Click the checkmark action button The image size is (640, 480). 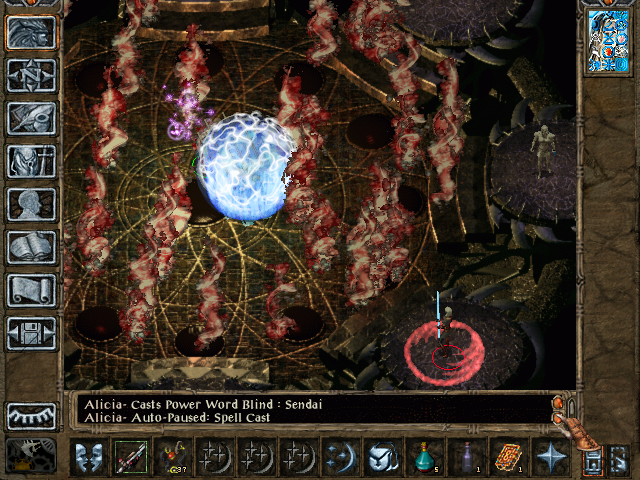(x=381, y=457)
